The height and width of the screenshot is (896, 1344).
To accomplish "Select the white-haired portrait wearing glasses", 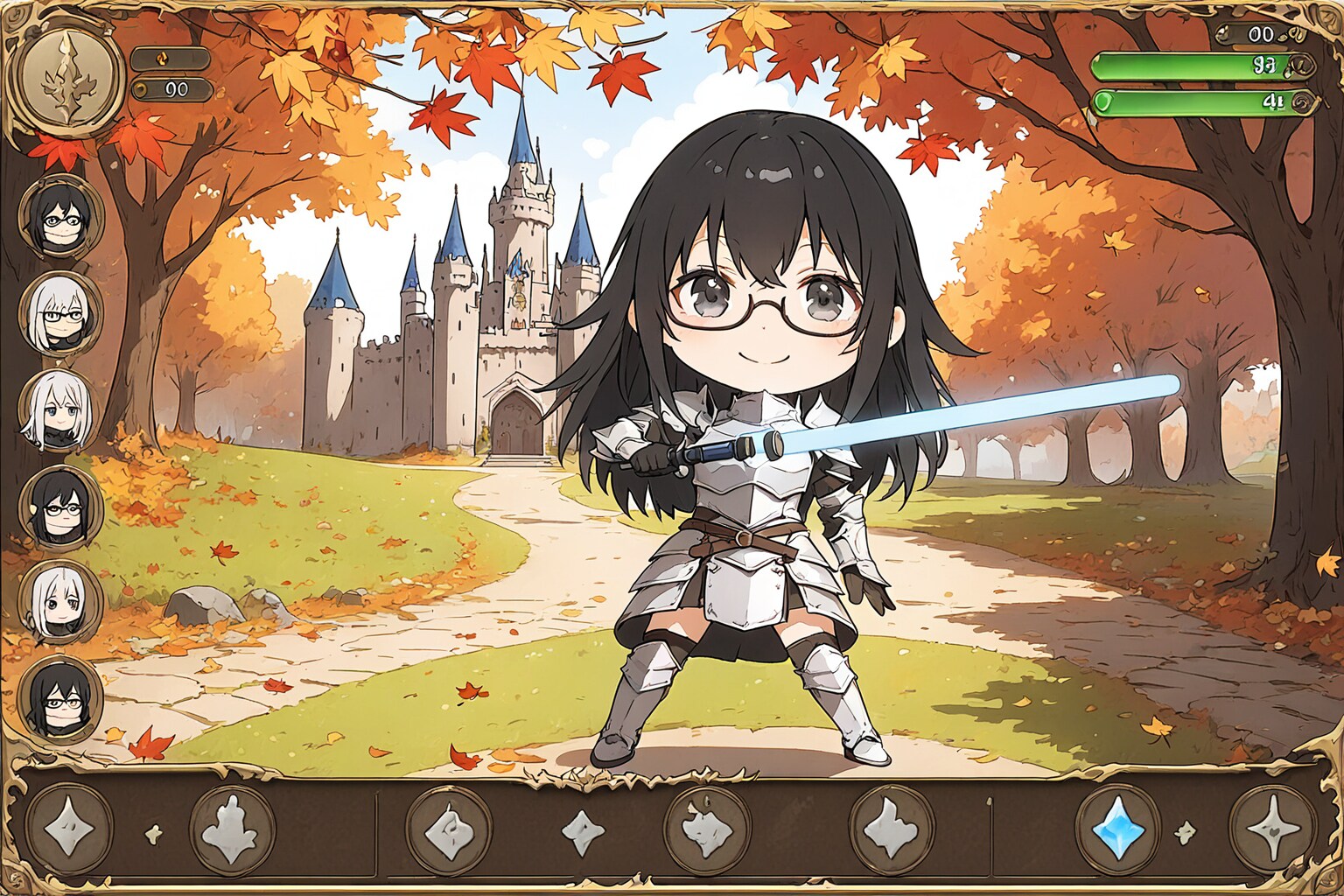I will tap(59, 313).
